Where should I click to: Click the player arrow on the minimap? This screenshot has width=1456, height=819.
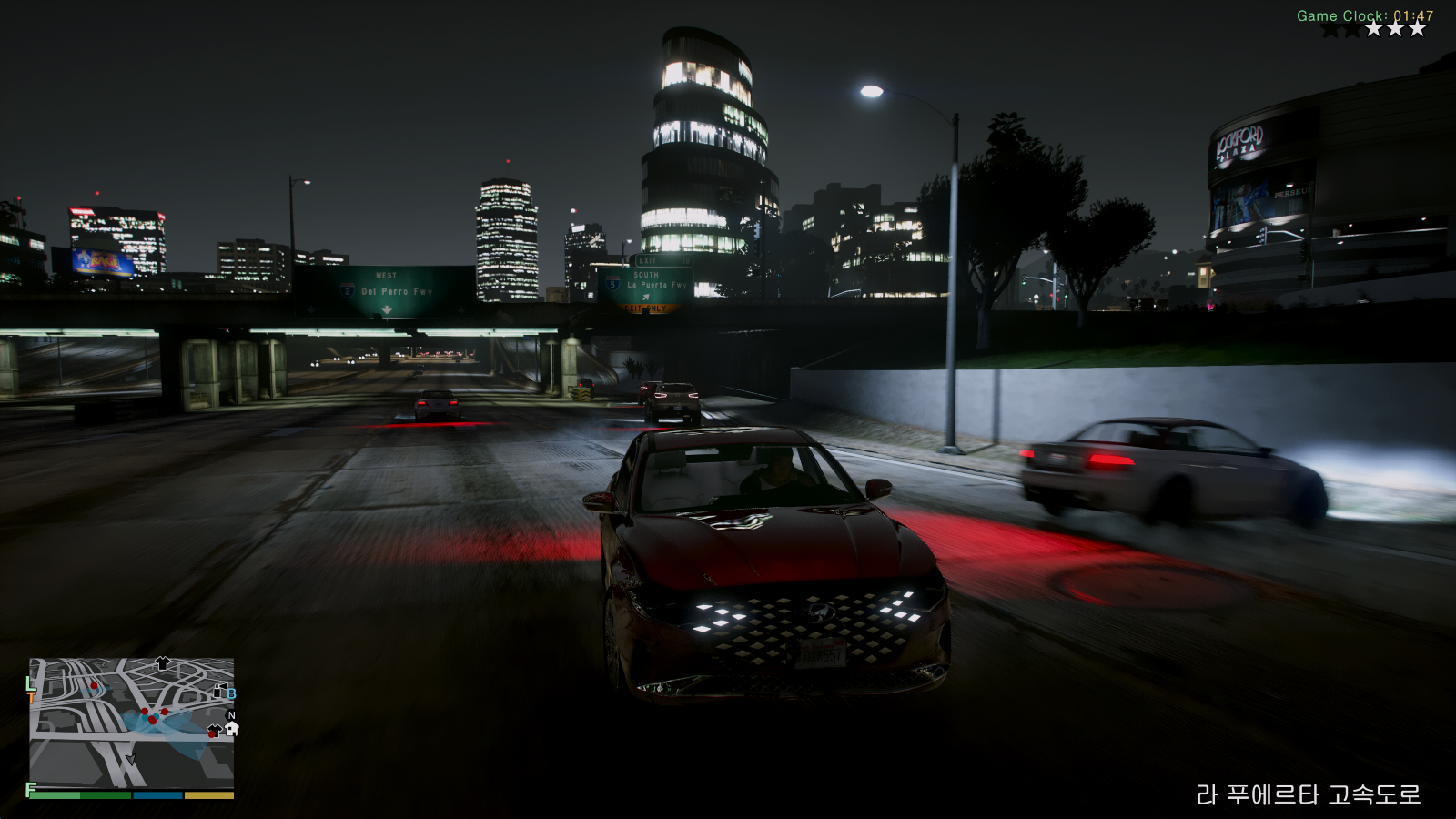[130, 759]
